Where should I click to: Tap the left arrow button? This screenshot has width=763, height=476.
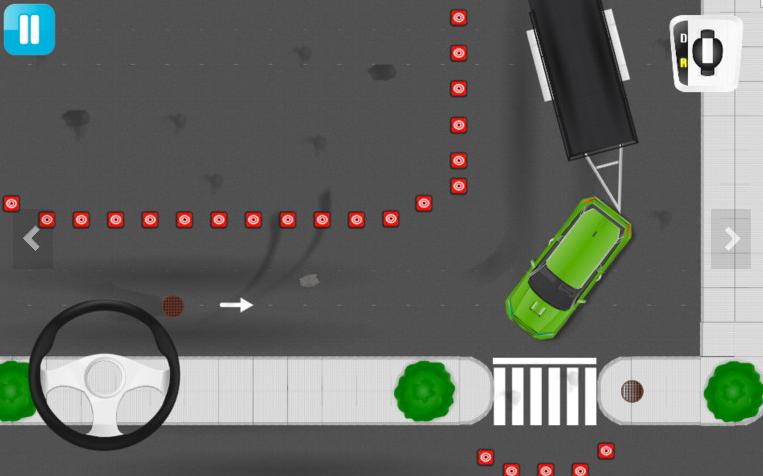pyautogui.click(x=32, y=239)
